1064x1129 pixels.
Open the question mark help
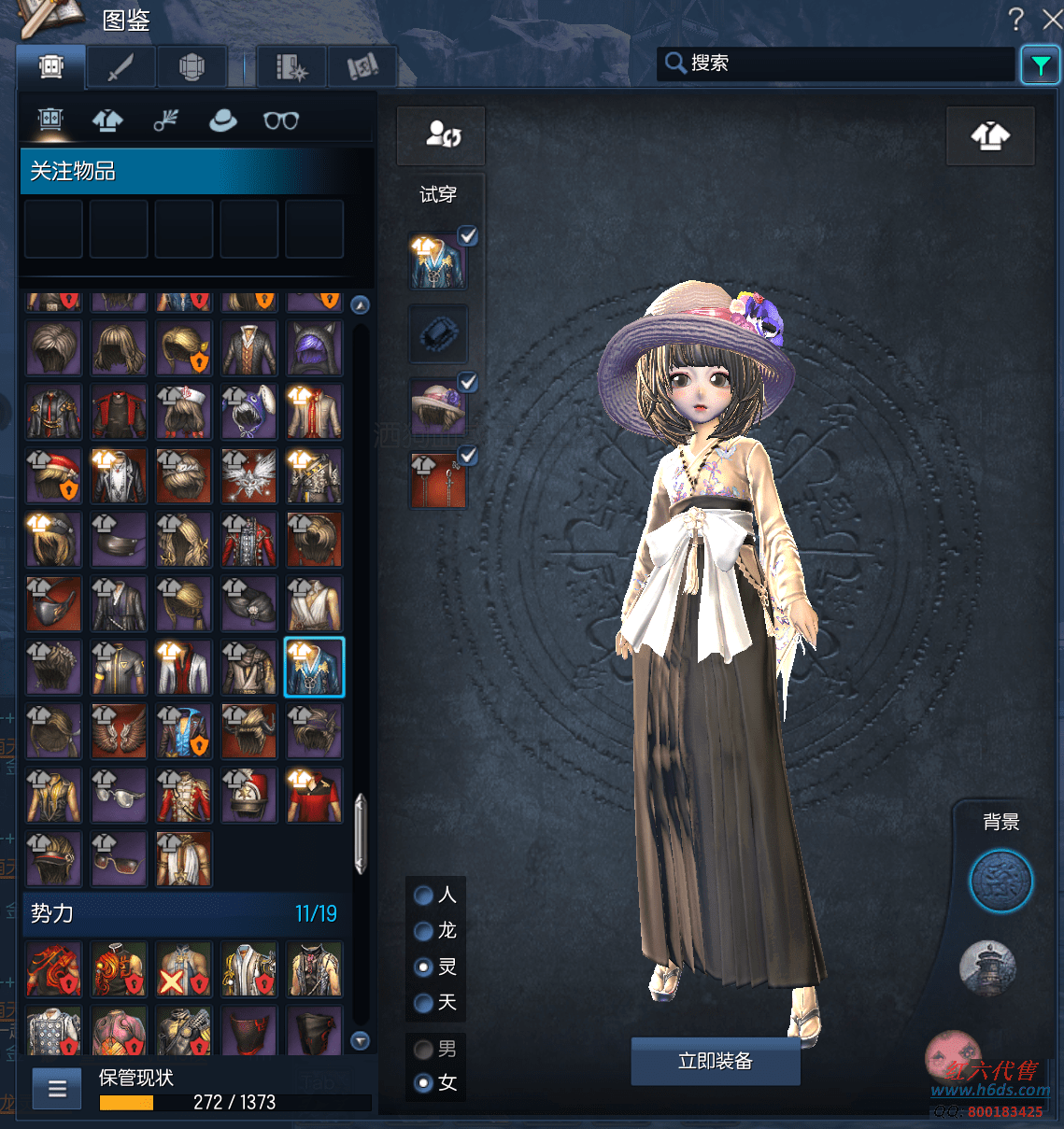click(1016, 19)
